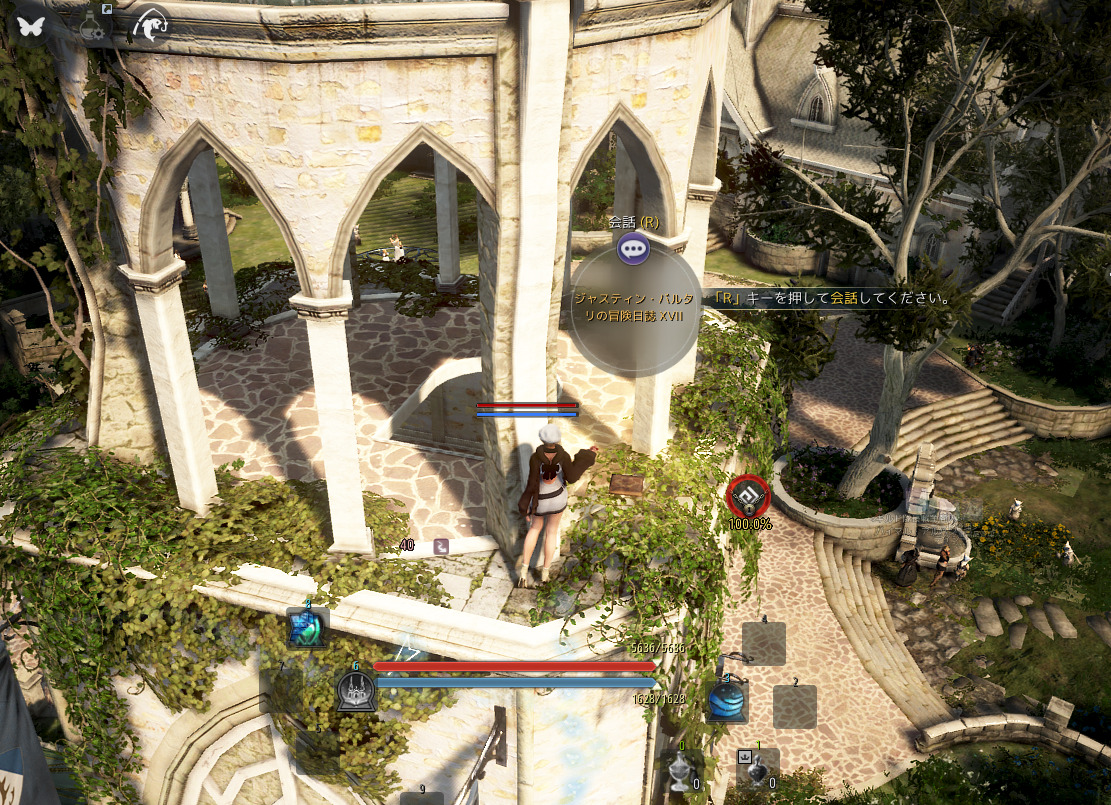
Task: Use the blue striped orb in slot 3
Action: pos(727,700)
